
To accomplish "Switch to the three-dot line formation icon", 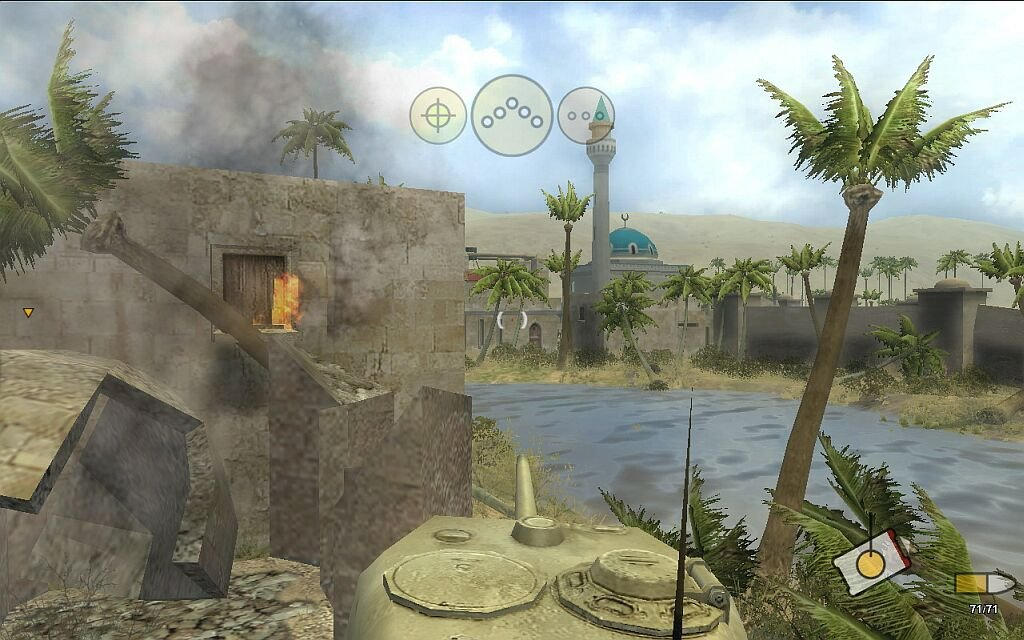I will pos(585,116).
